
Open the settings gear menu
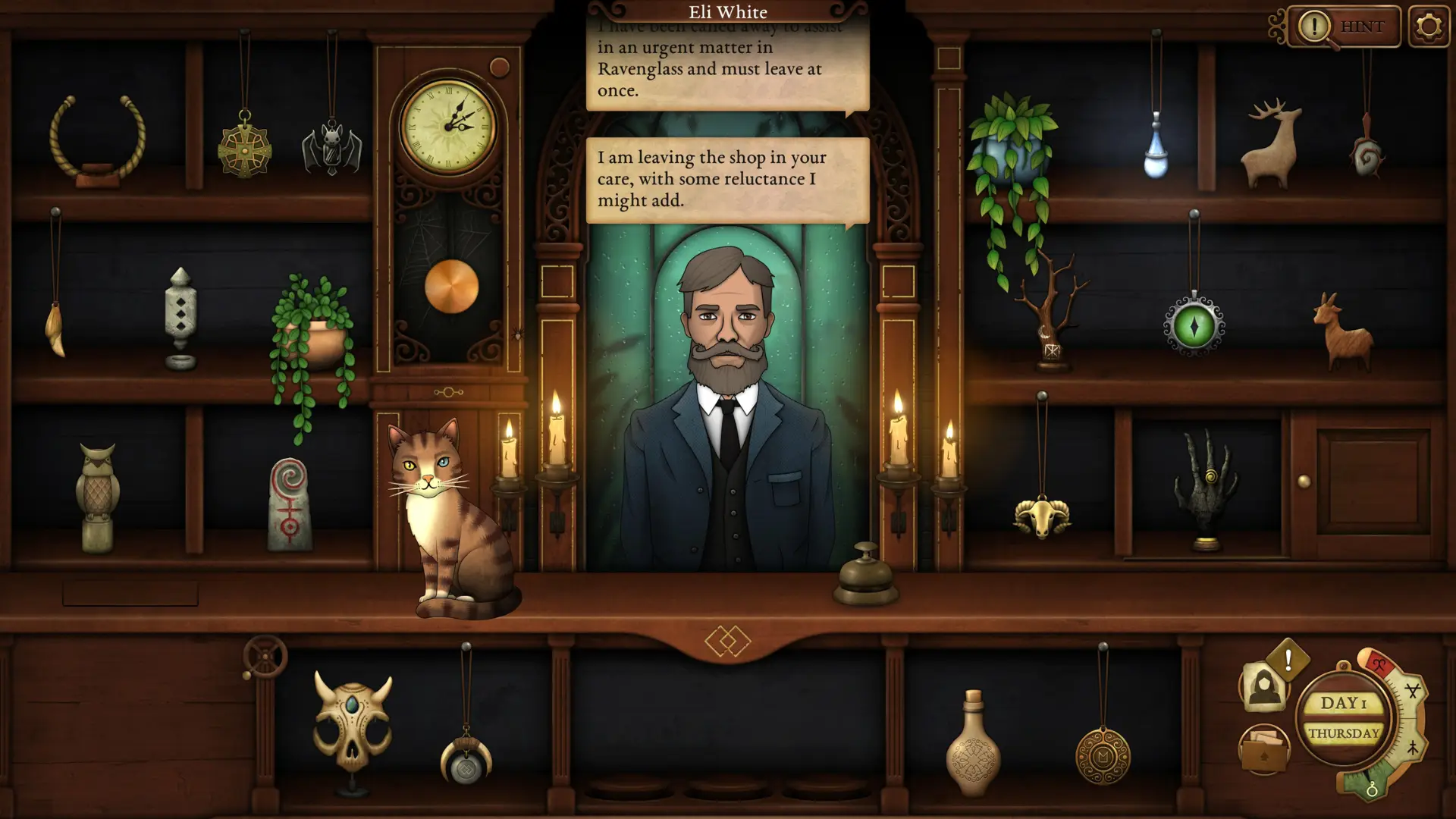pyautogui.click(x=1429, y=25)
